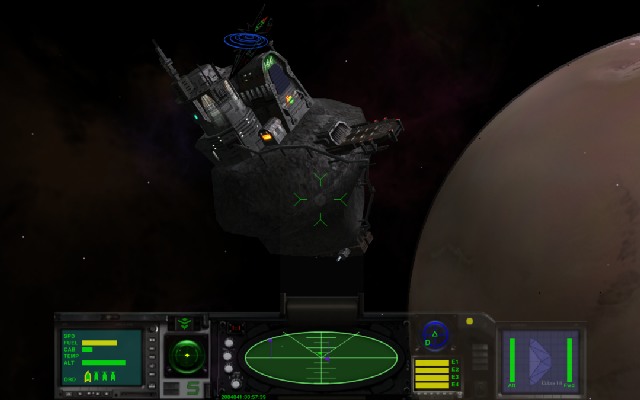The image size is (640, 400).
Task: Select the round rear radar display
Action: pyautogui.click(x=185, y=354)
